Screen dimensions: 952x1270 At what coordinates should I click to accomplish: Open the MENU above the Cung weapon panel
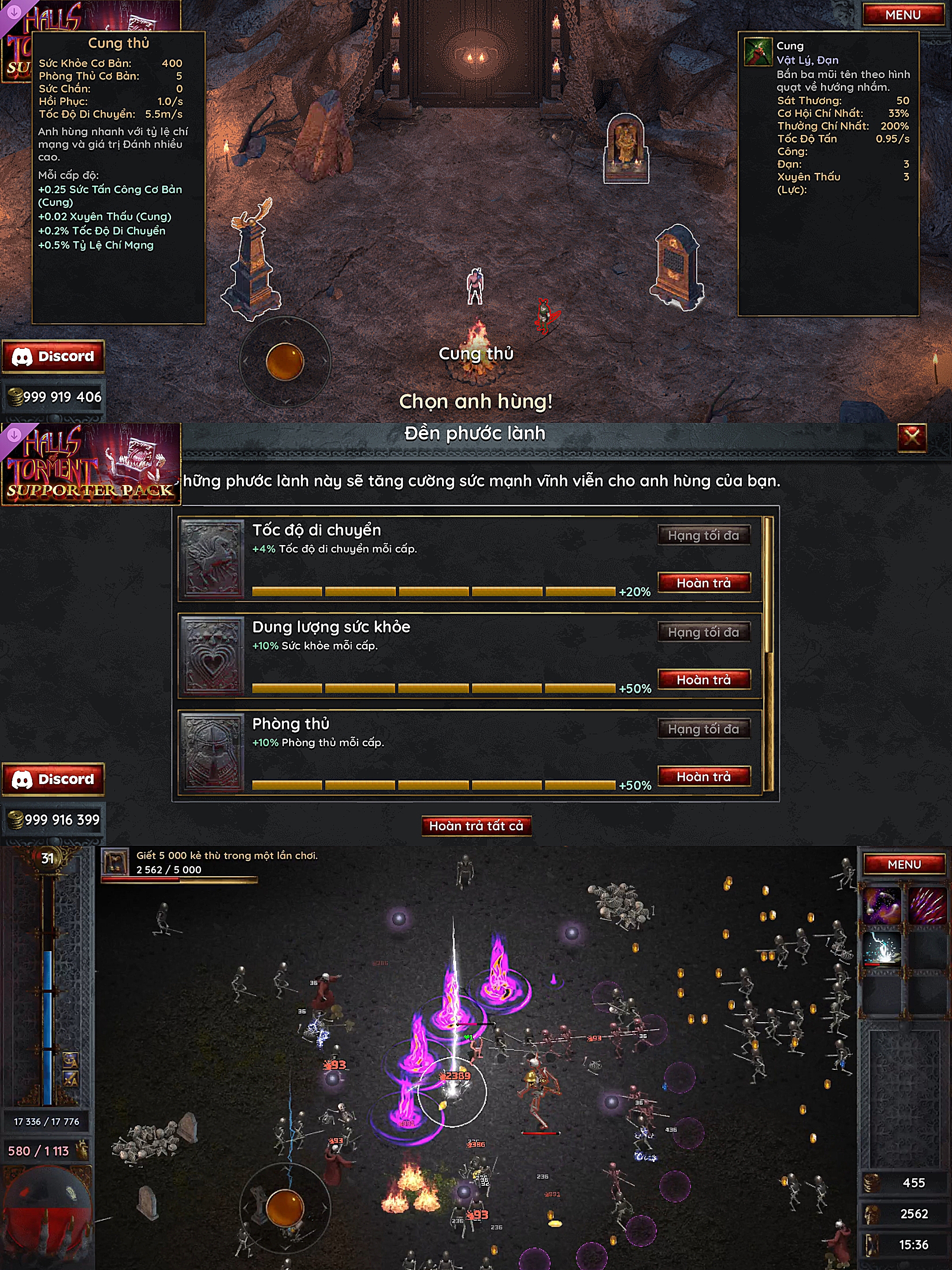[x=903, y=15]
